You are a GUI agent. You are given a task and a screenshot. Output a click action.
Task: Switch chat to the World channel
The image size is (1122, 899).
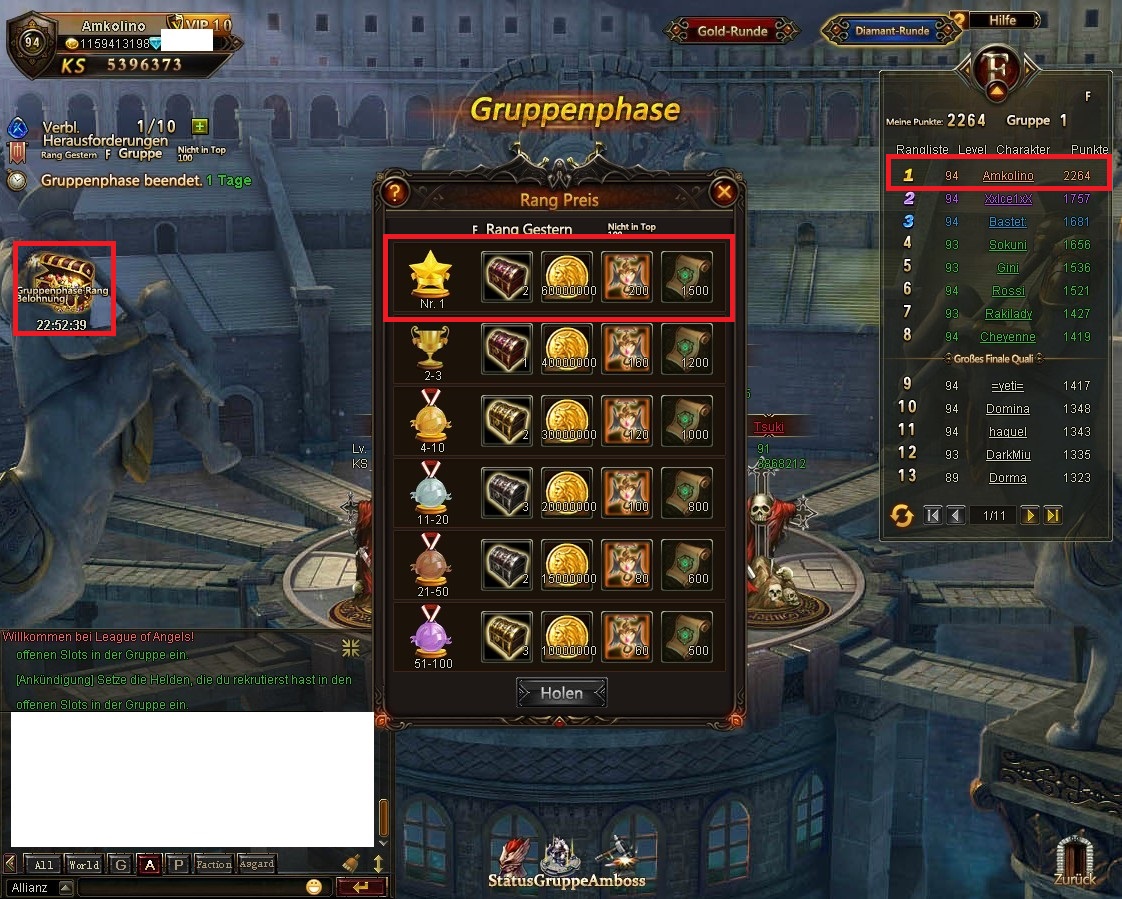84,864
